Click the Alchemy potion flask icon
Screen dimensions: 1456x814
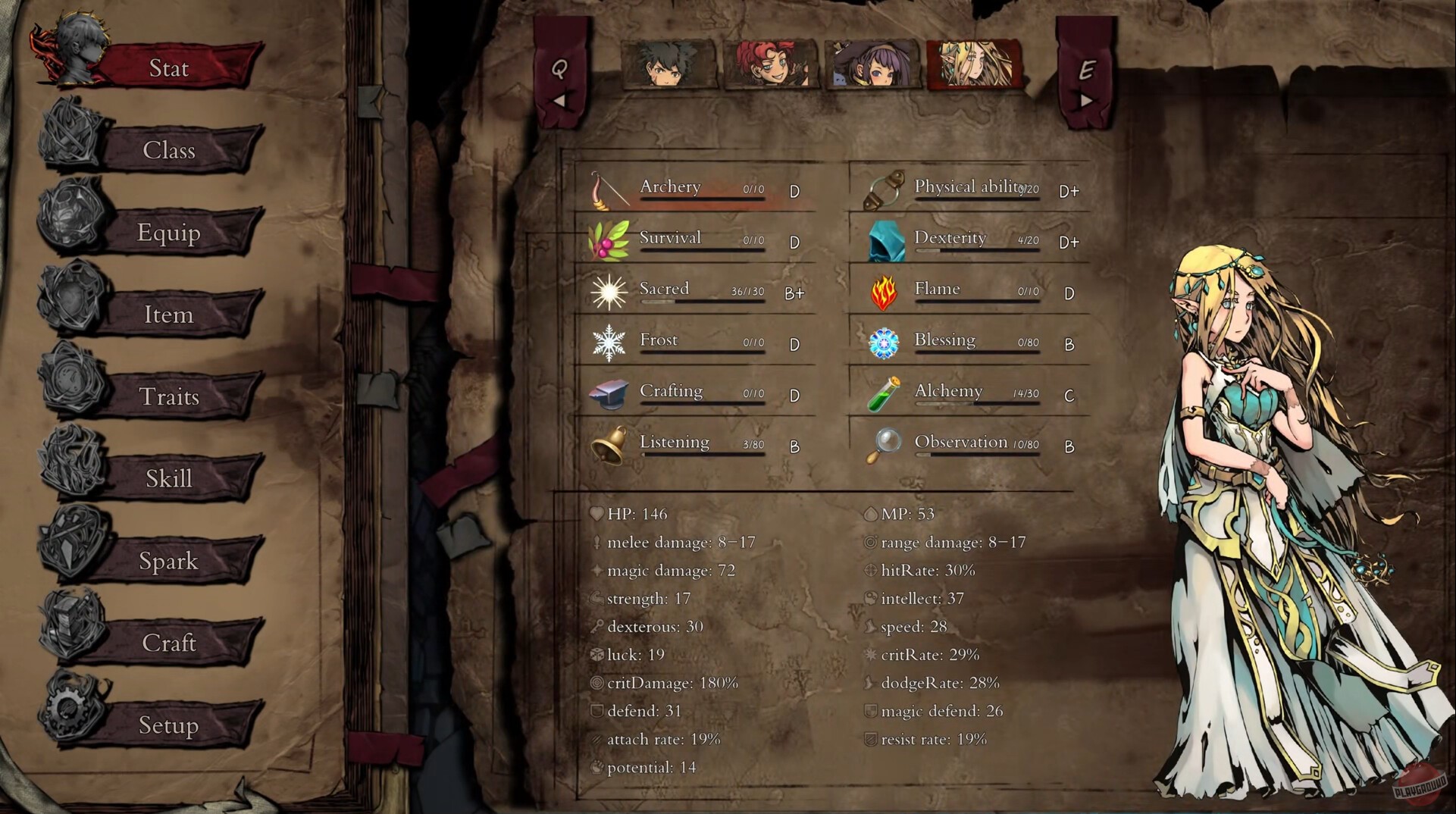coord(885,394)
